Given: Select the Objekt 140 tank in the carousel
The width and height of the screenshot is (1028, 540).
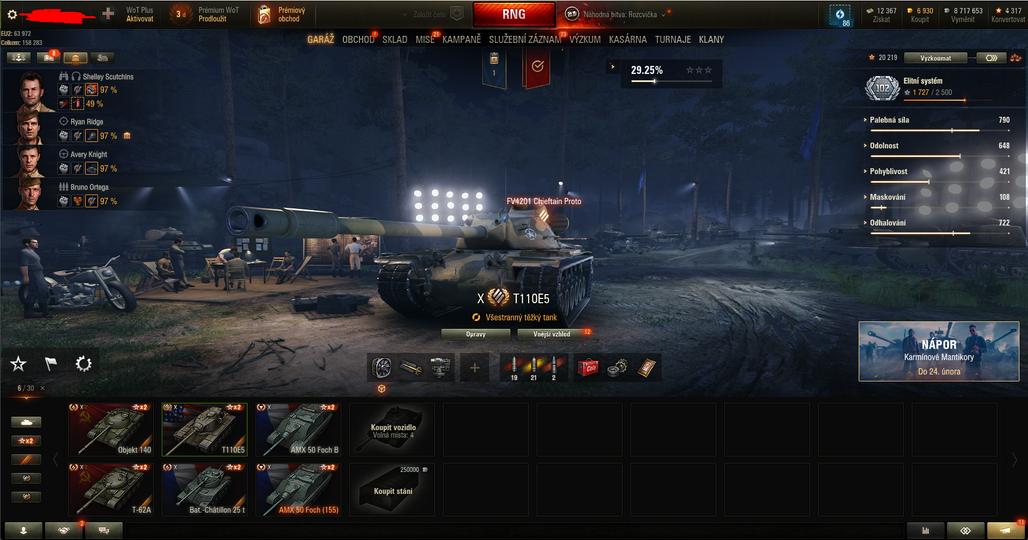Looking at the screenshot, I should 110,430.
